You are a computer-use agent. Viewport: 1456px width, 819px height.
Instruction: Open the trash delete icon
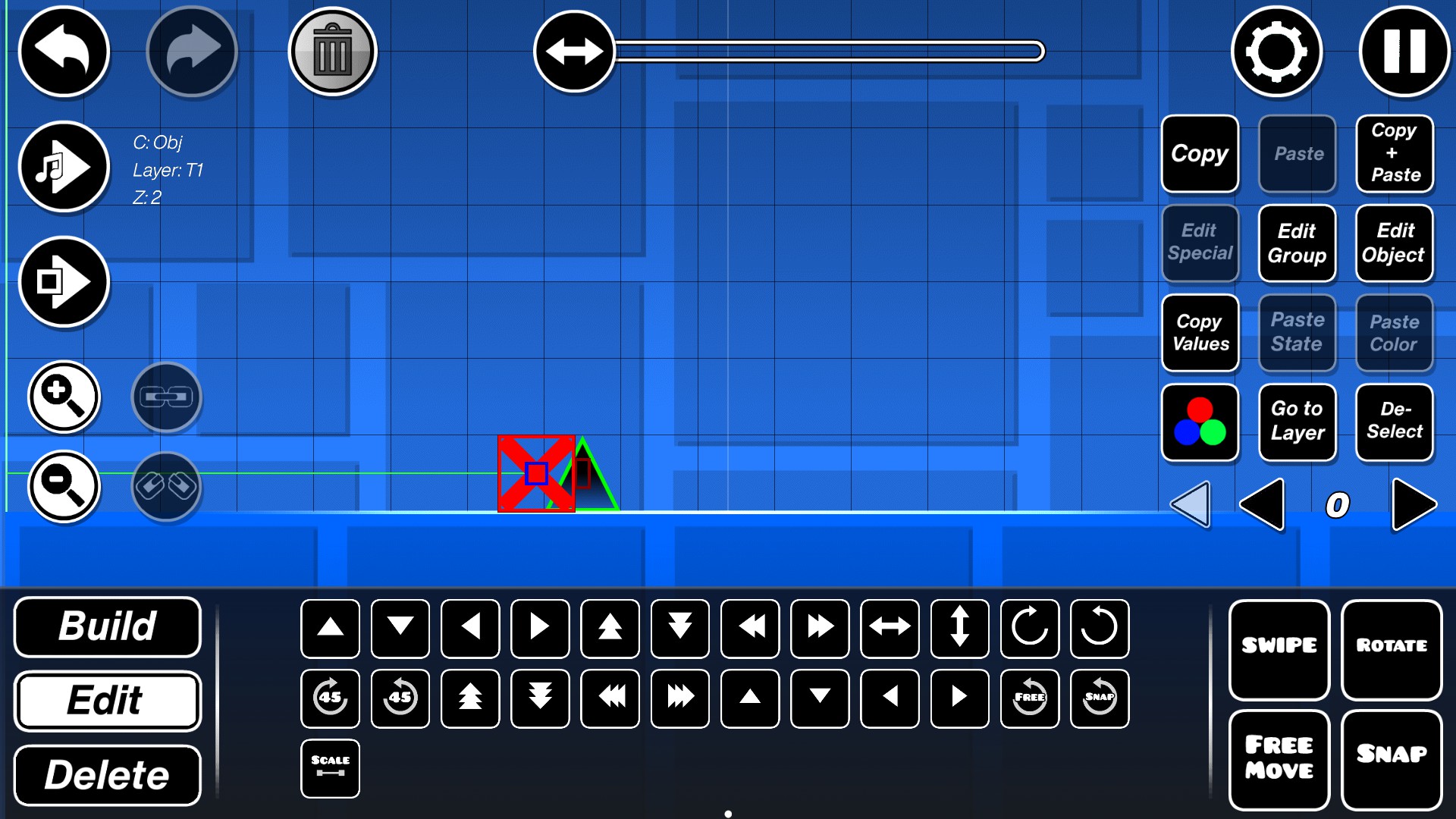[x=332, y=51]
